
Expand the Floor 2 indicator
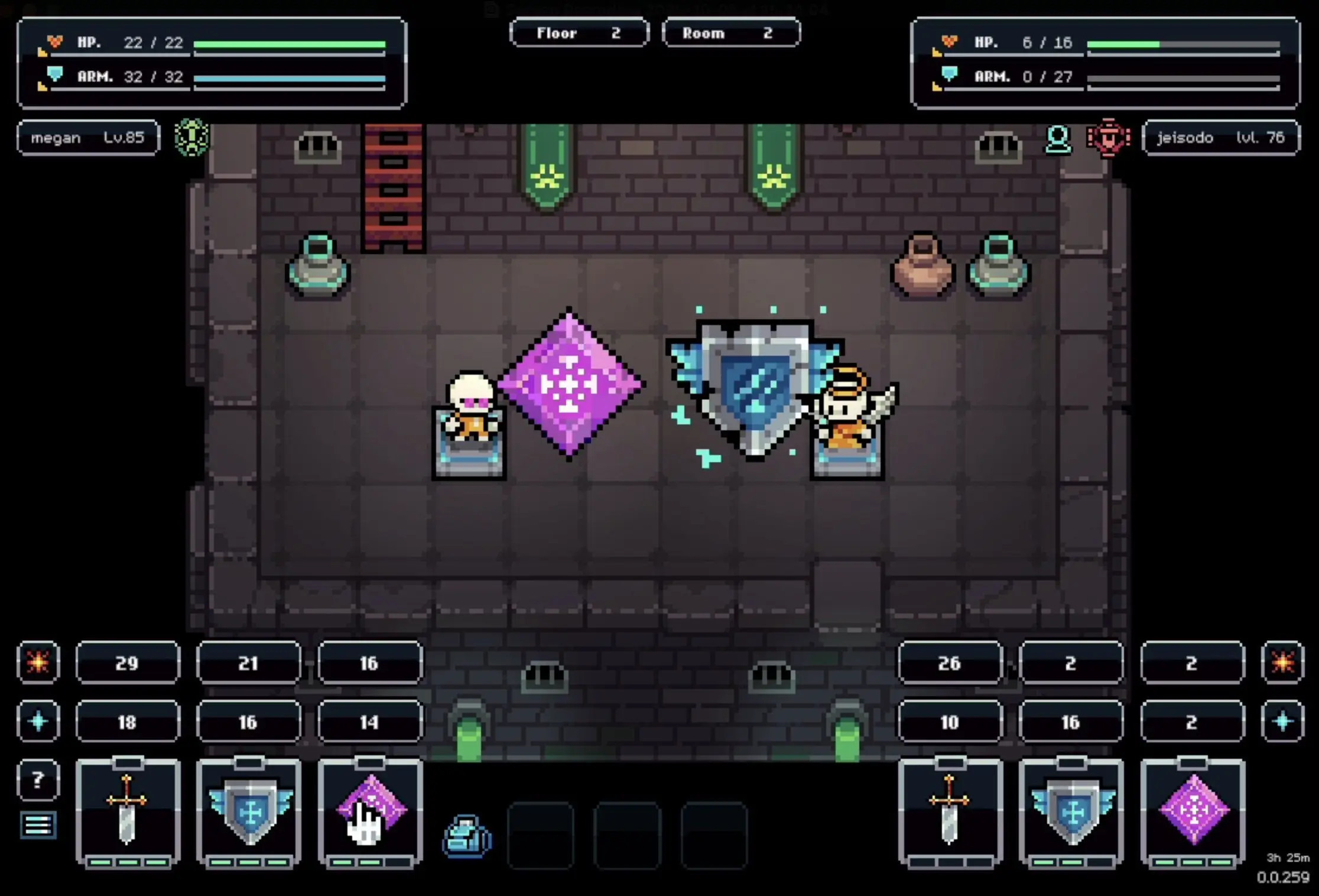[579, 33]
